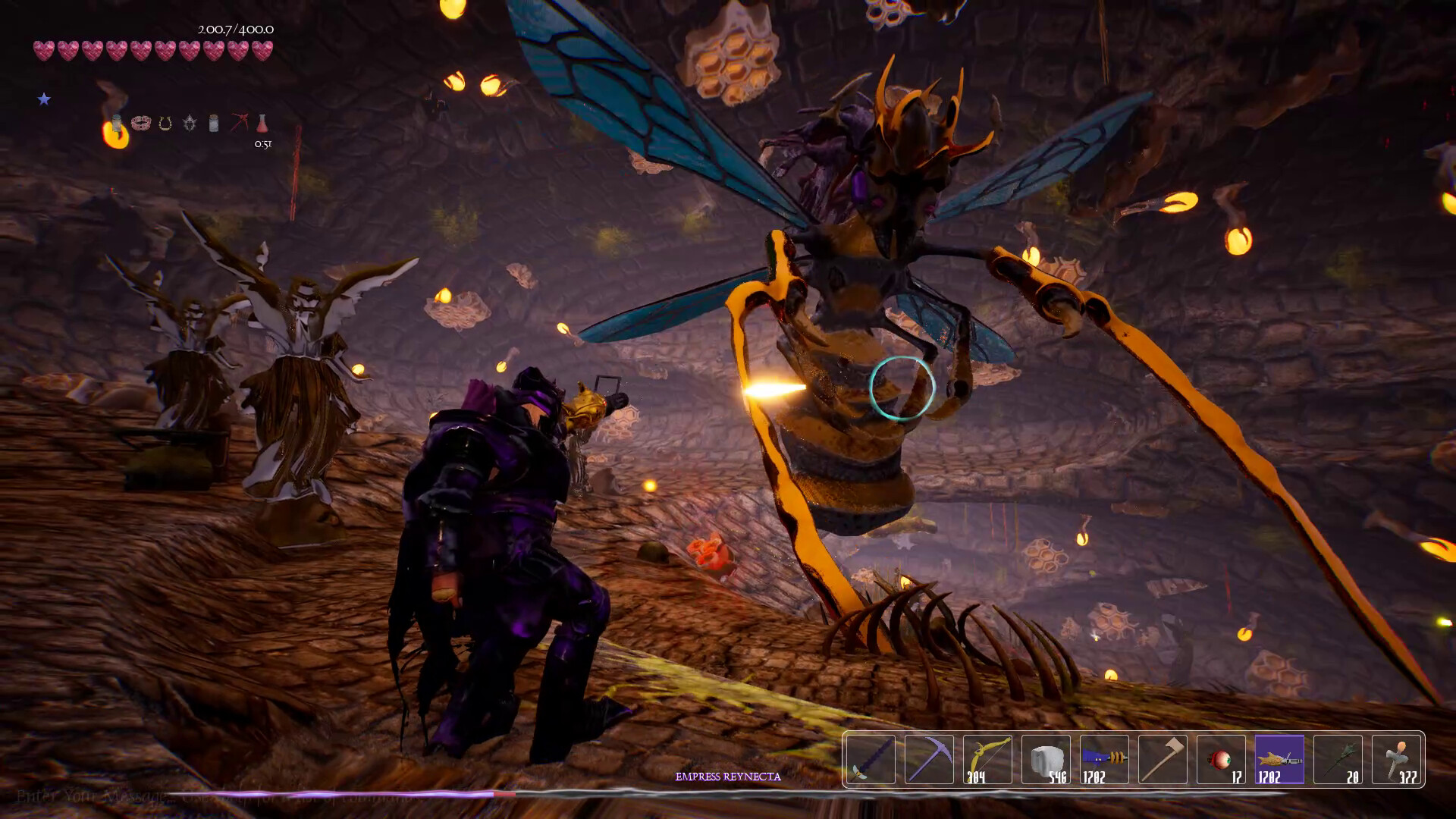This screenshot has width=1456, height=819.
Task: Select the orange-tipped torch item slot
Action: tap(1396, 759)
